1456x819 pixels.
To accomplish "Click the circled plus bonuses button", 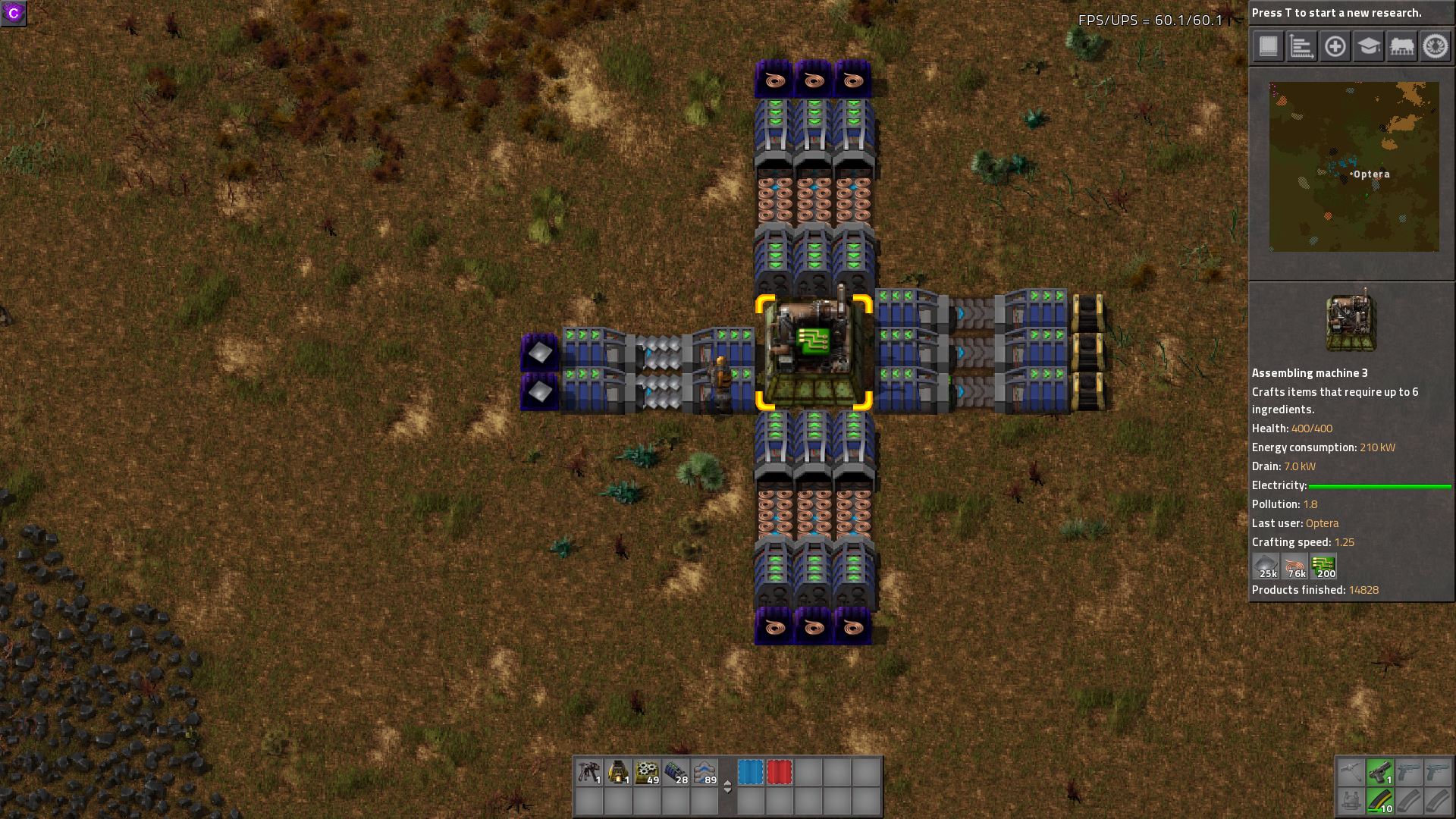I will click(1335, 46).
